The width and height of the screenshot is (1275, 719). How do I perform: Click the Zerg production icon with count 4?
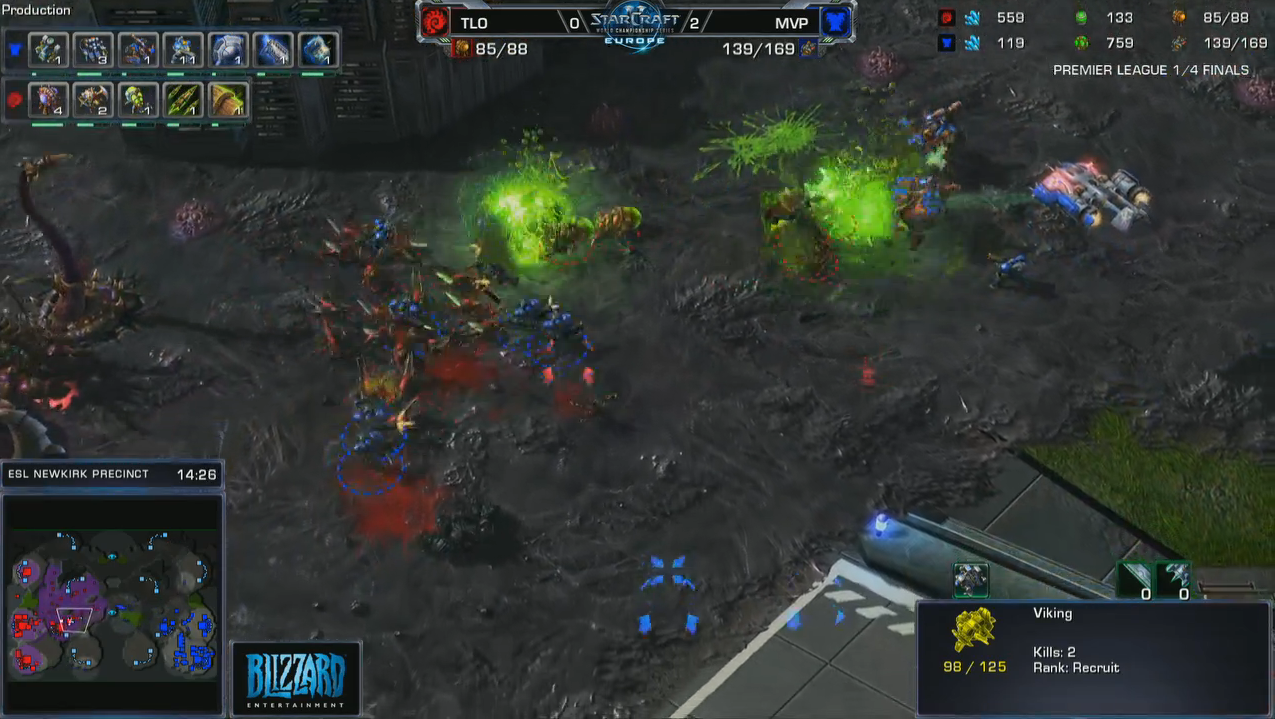(48, 100)
